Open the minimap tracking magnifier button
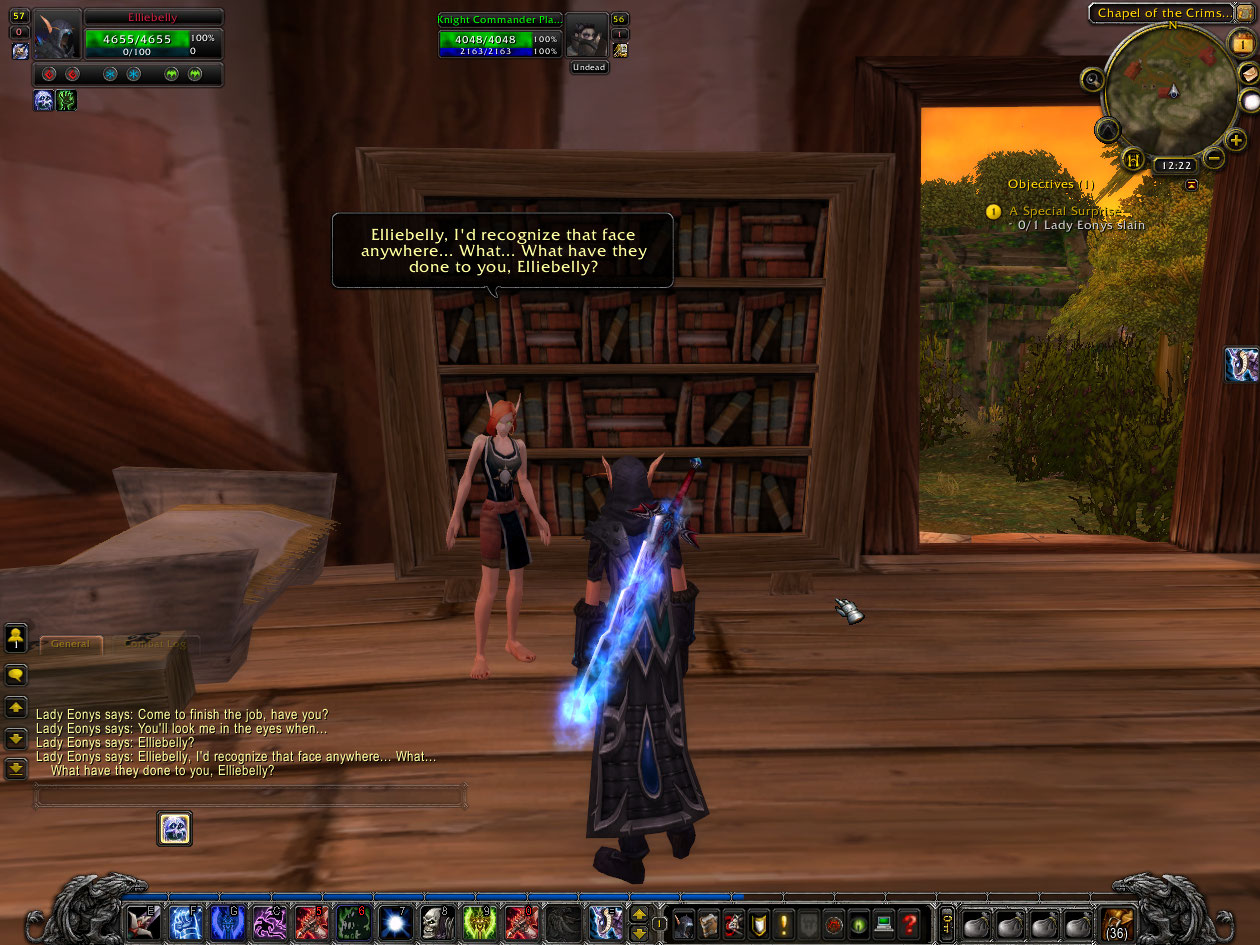Screen dimensions: 1260x945 (1091, 80)
